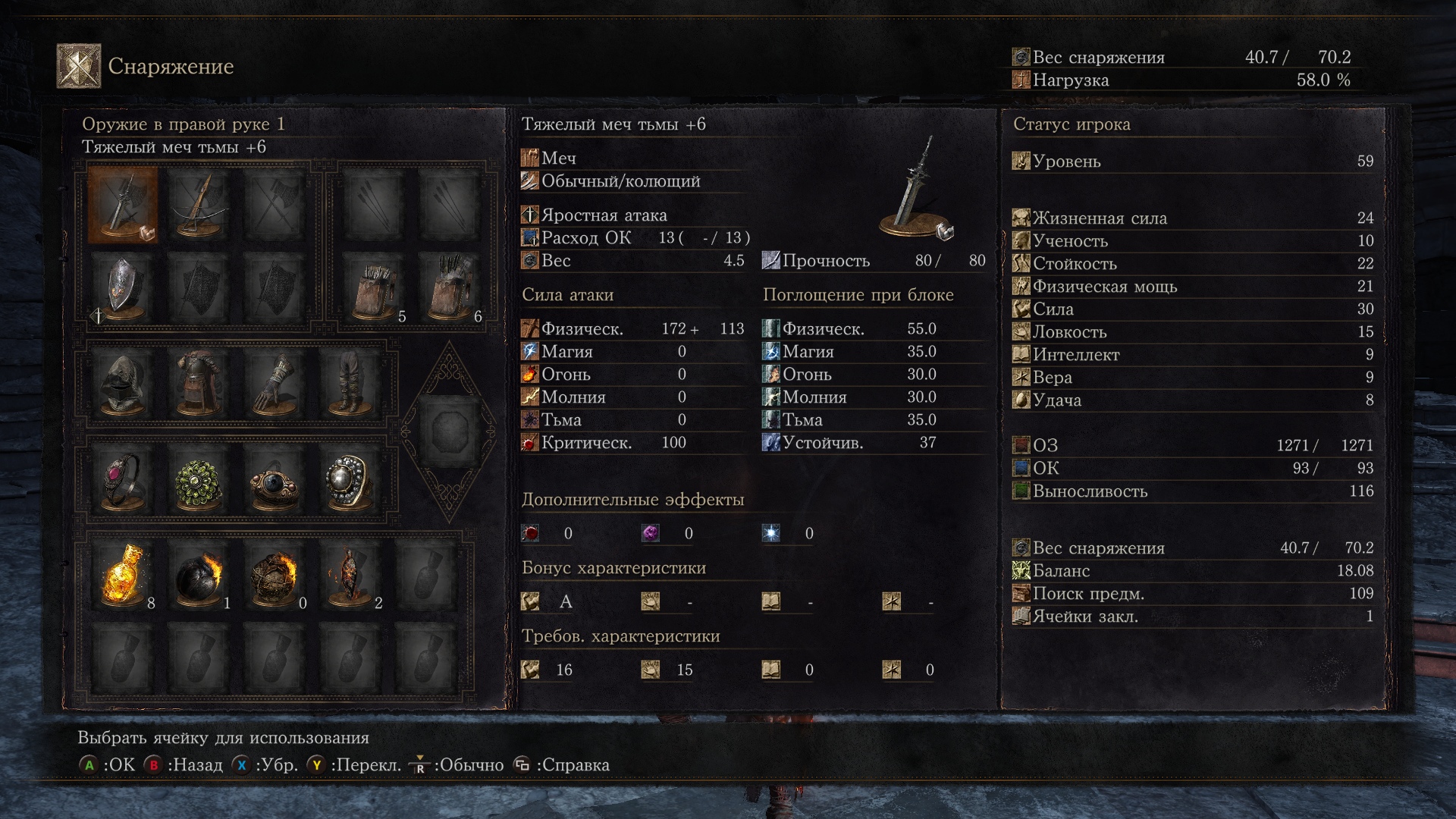Select the ember quick item slot
Screen dimensions: 1456x819
tap(349, 575)
